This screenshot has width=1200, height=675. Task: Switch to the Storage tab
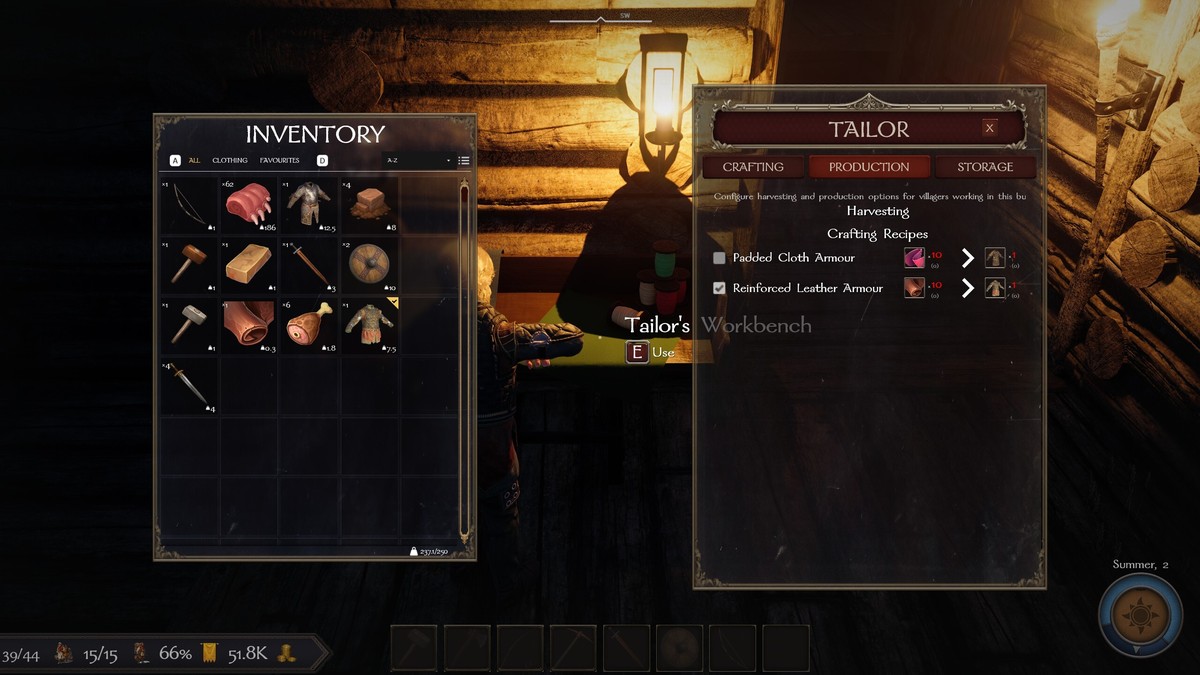coord(985,167)
